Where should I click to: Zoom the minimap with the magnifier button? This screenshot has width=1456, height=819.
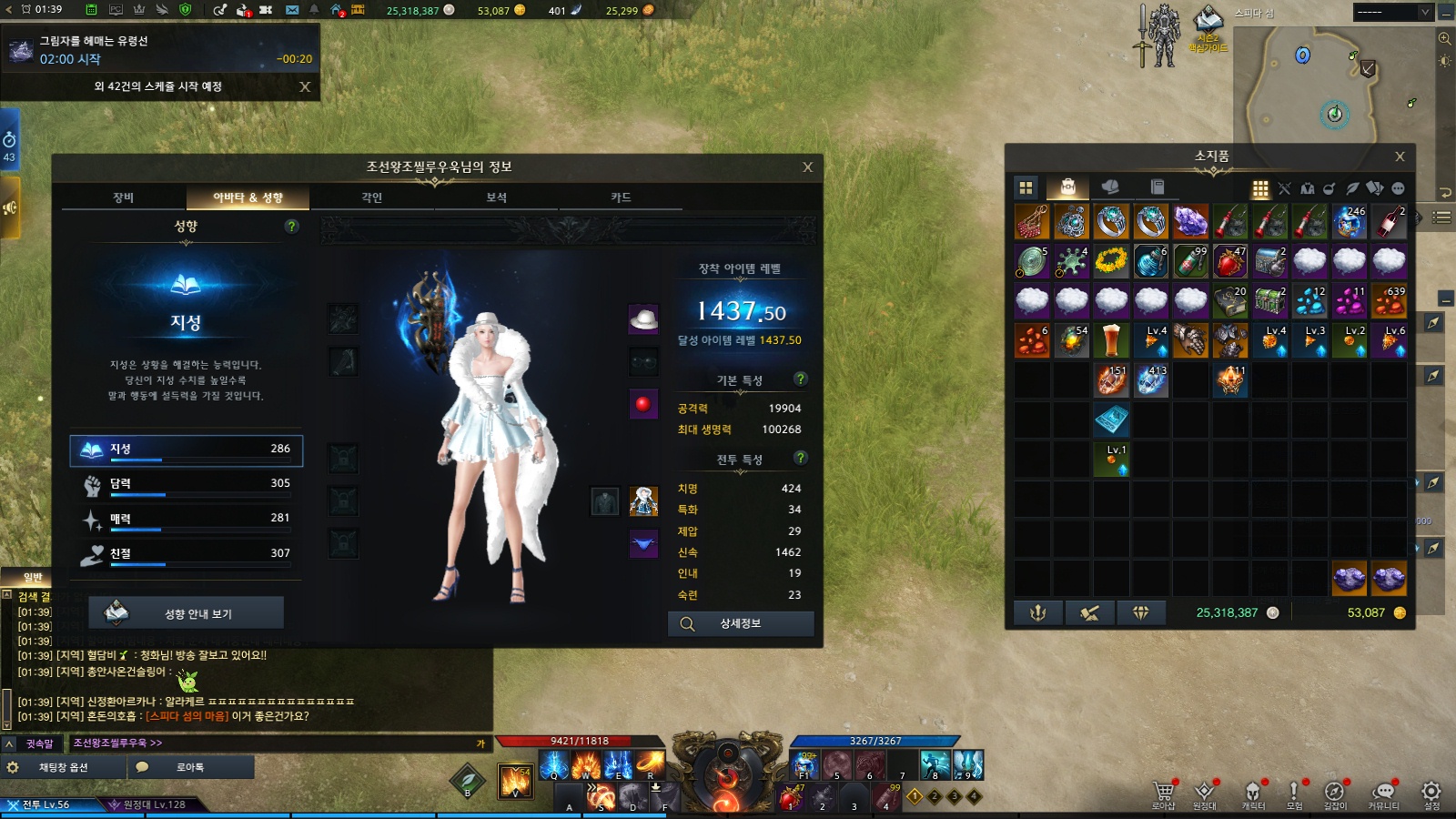pyautogui.click(x=1444, y=38)
